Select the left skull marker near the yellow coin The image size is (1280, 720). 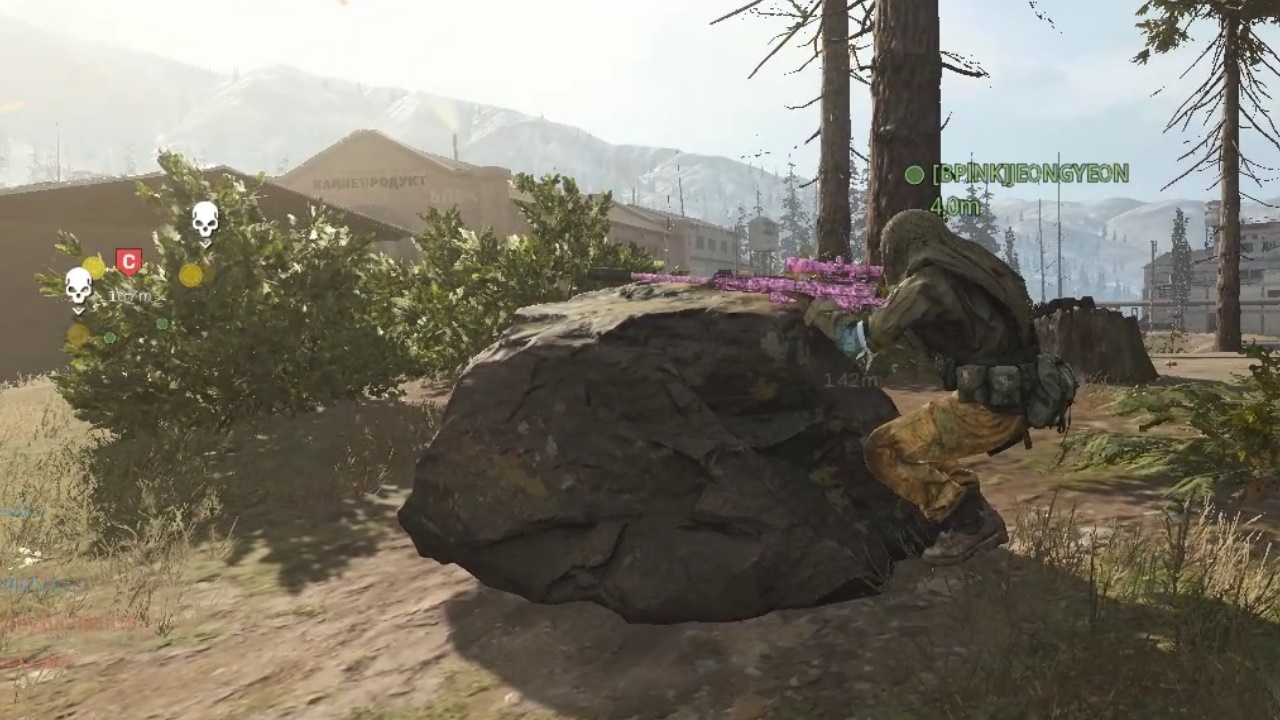[x=78, y=288]
